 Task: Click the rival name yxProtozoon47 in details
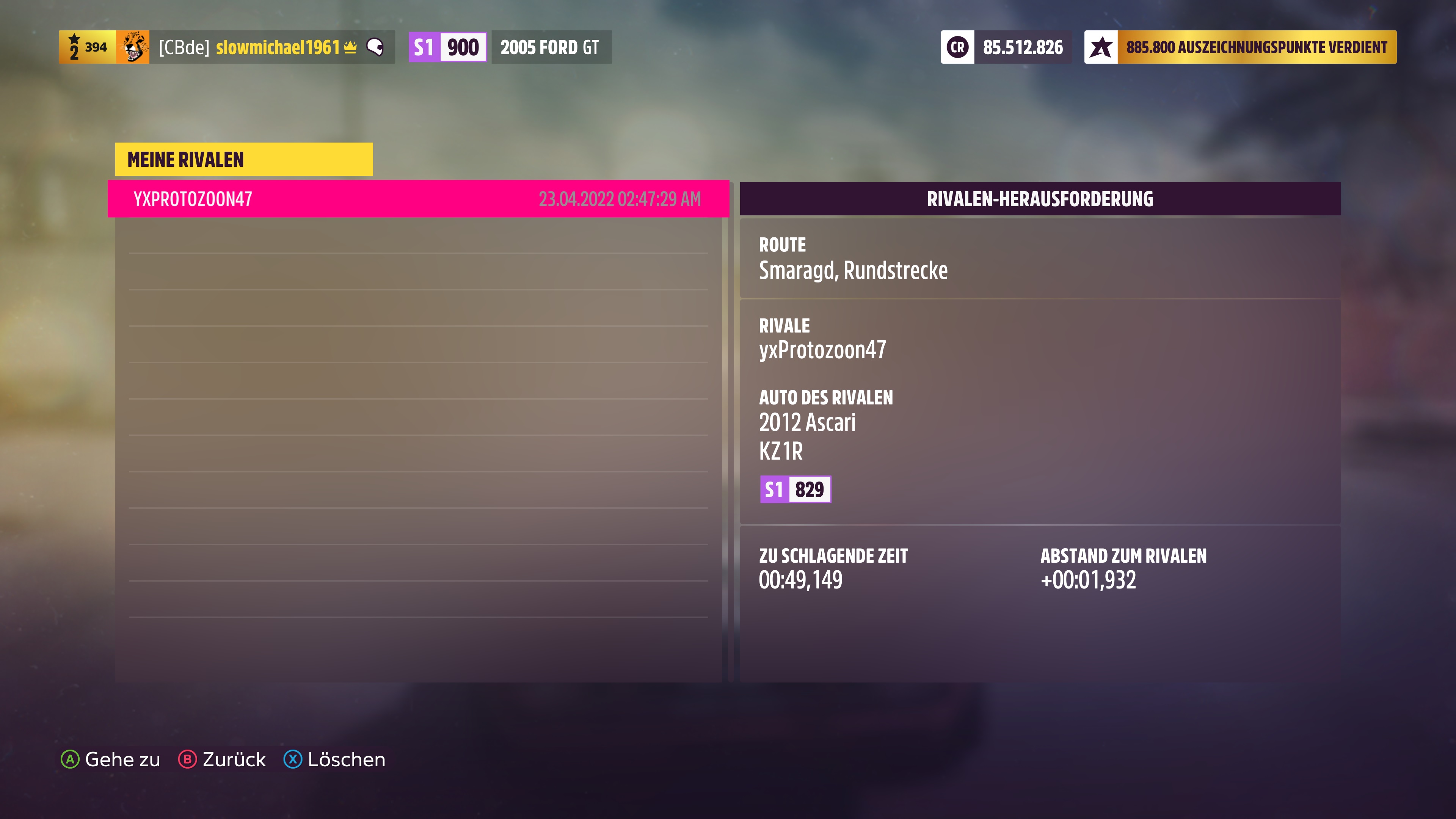click(822, 350)
